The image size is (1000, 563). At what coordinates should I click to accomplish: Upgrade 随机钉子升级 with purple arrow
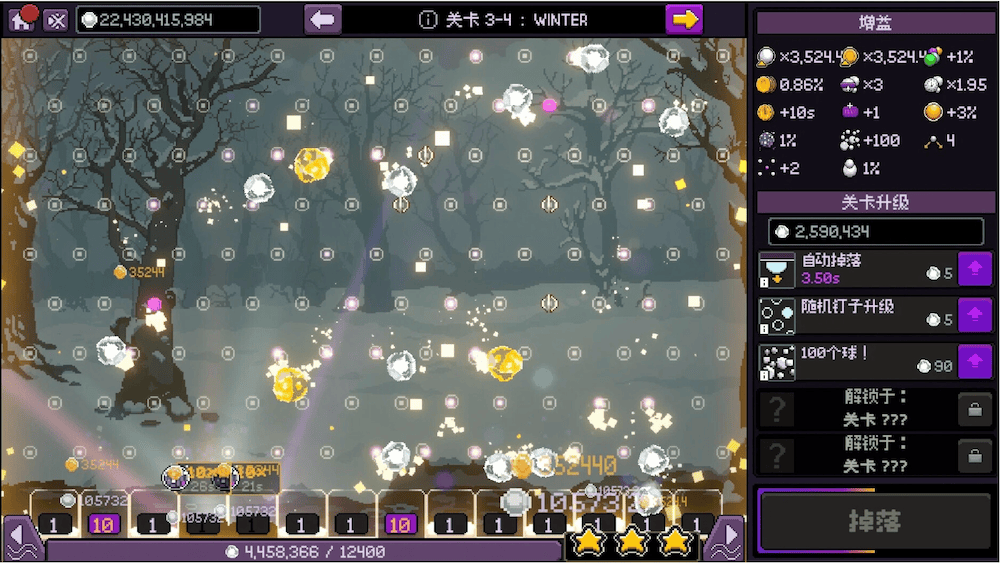[974, 315]
